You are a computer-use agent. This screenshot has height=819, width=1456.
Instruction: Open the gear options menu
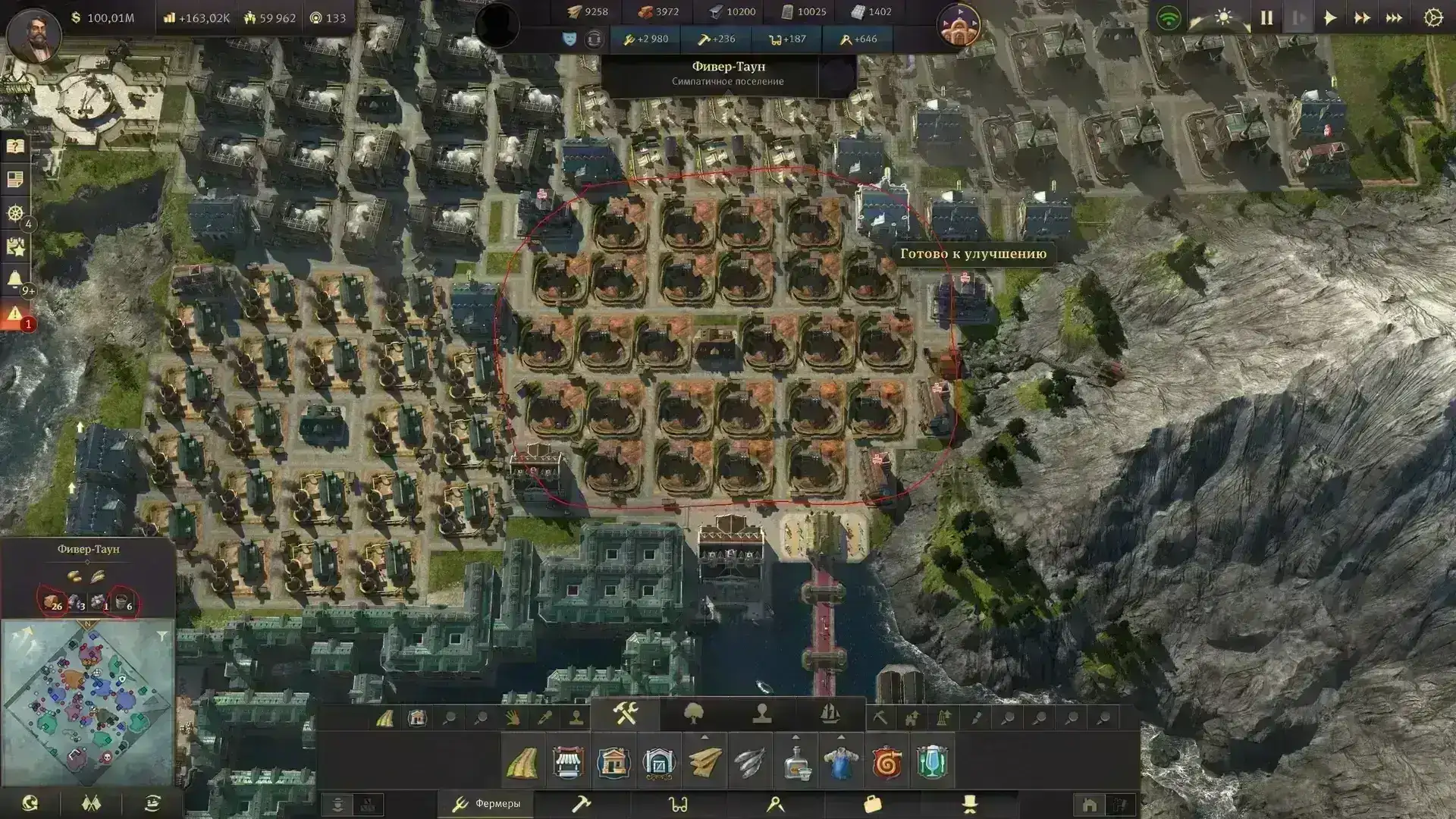[1432, 18]
